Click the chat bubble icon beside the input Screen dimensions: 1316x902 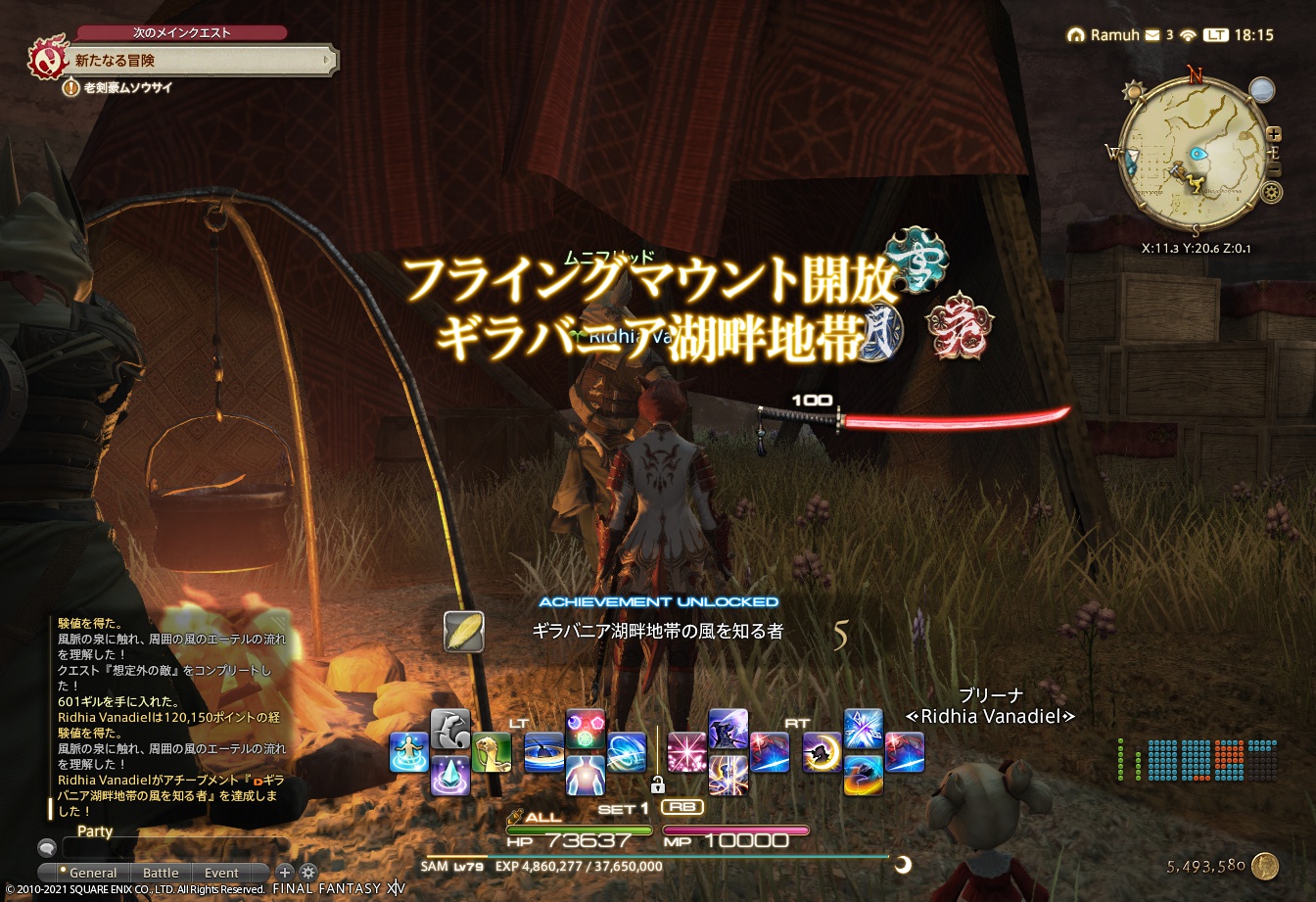[48, 848]
